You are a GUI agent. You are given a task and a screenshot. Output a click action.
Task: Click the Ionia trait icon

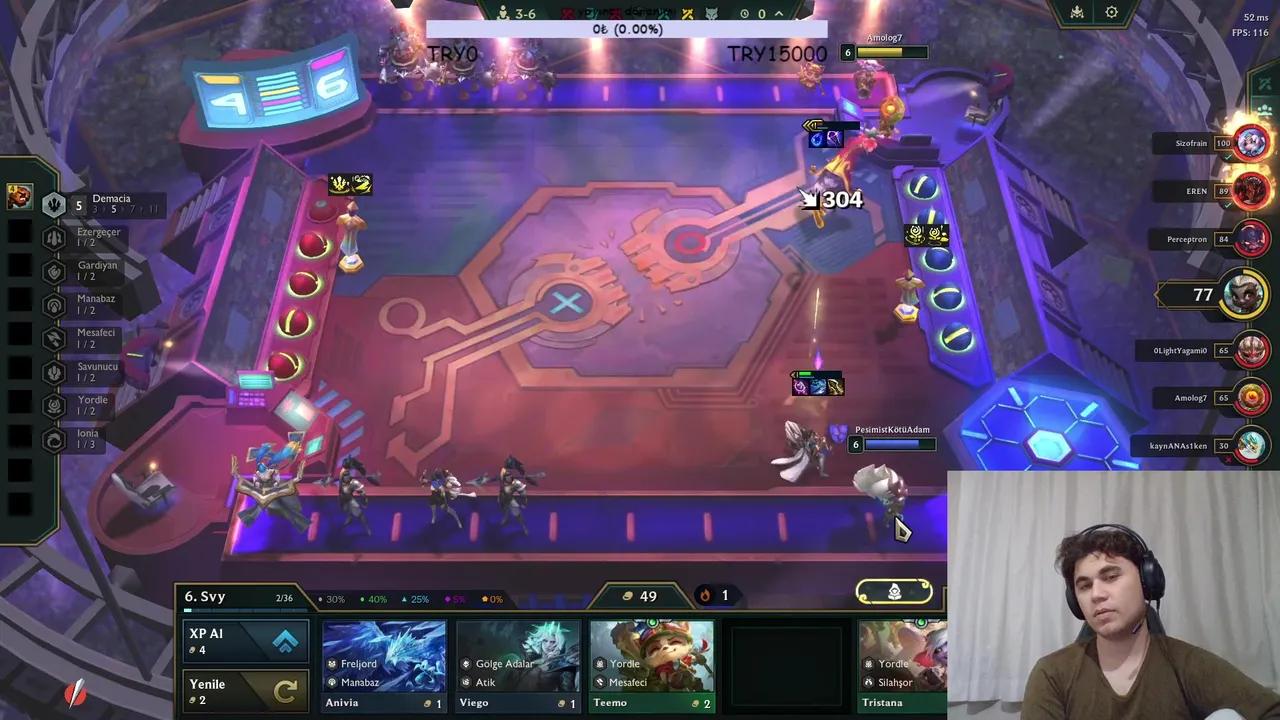54,438
